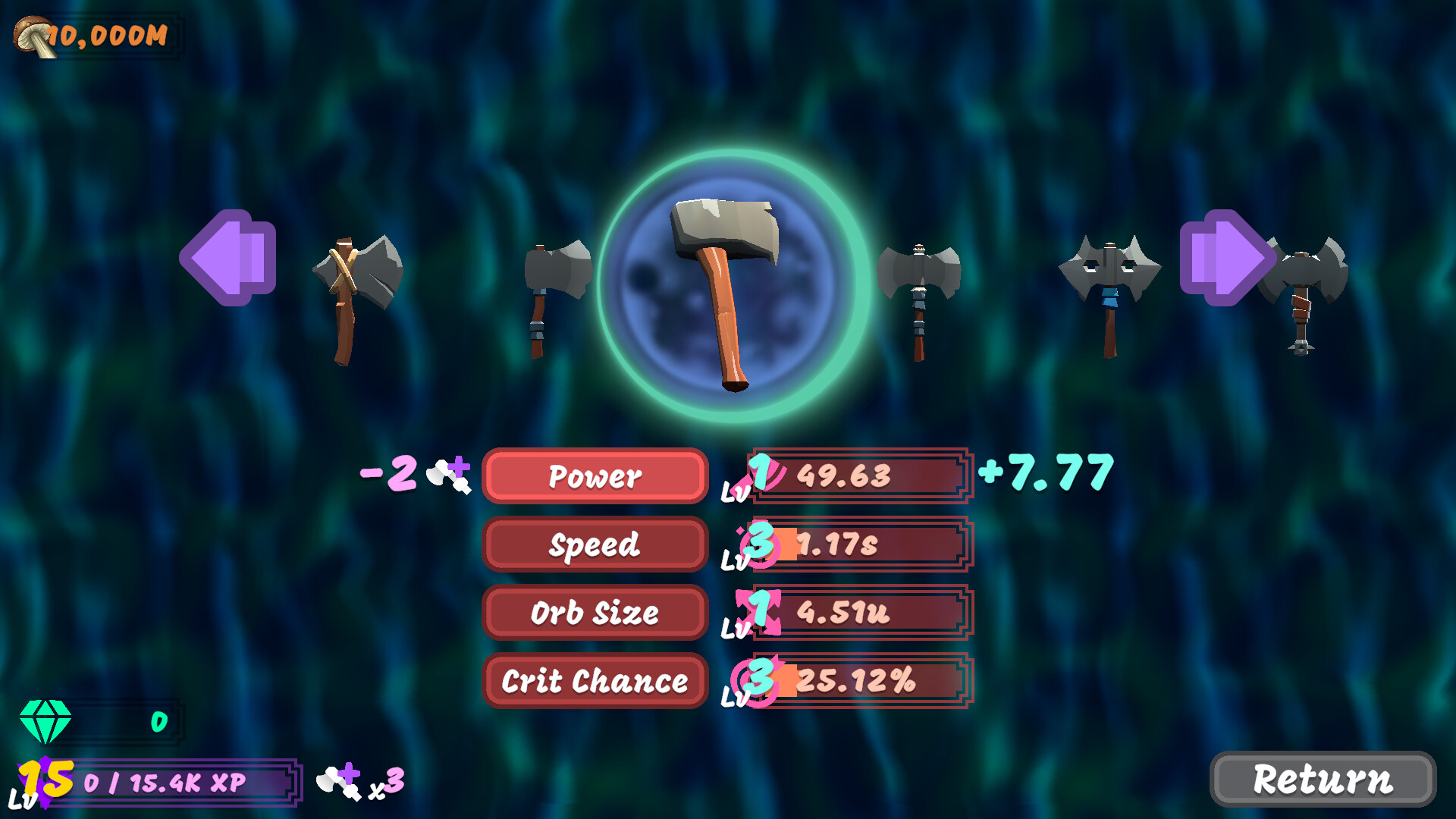Image resolution: width=1456 pixels, height=819 pixels.
Task: Click the next weapon right arrow
Action: [x=1228, y=258]
